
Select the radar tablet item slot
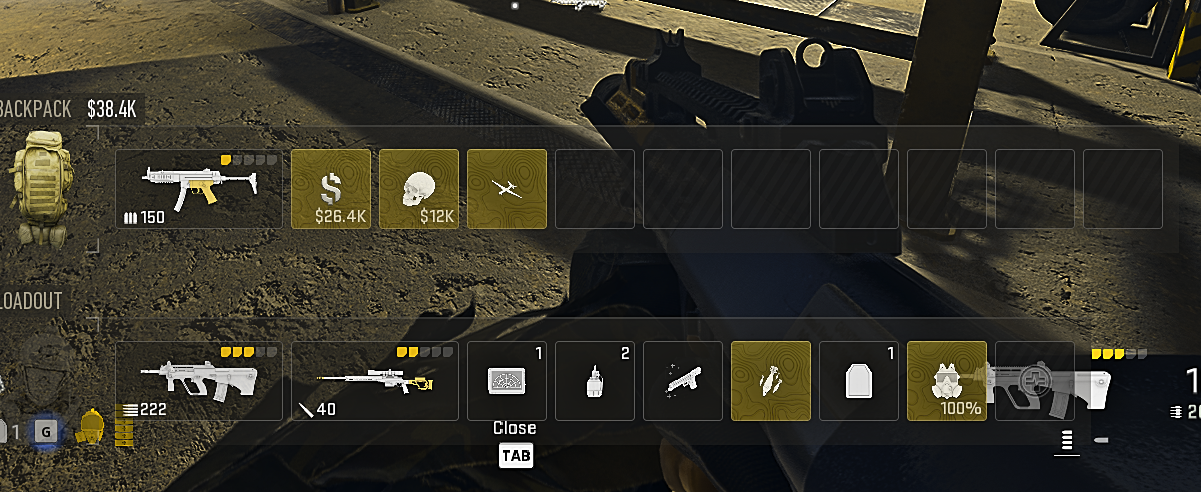click(x=507, y=381)
